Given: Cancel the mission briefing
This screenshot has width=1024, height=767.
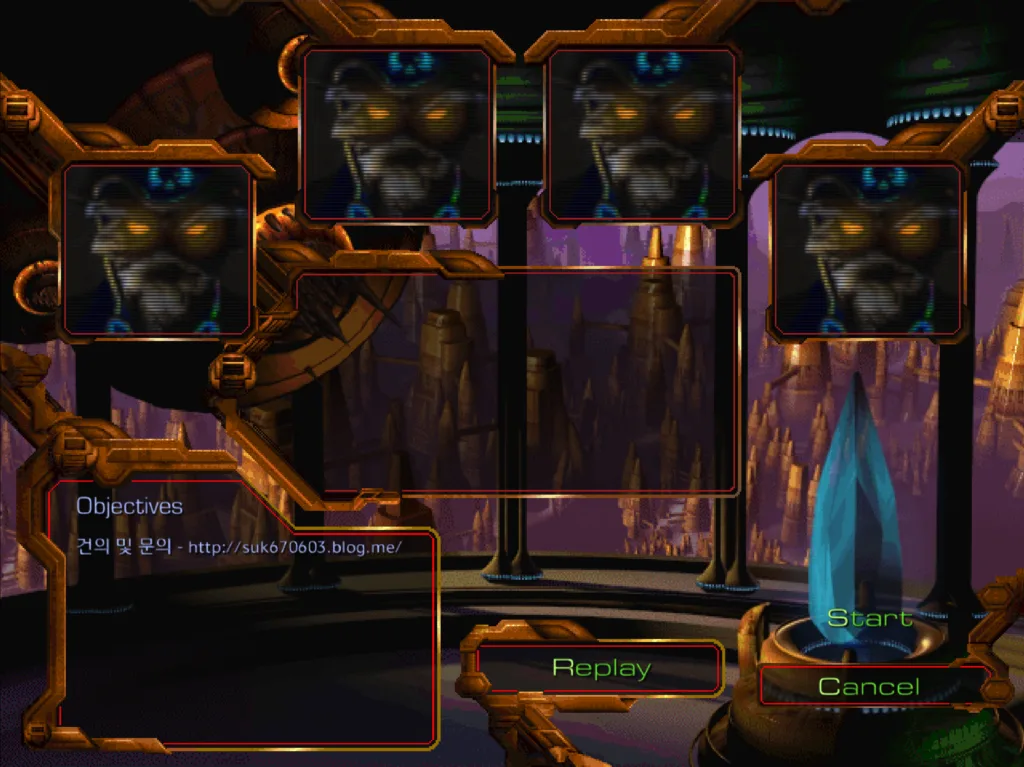Looking at the screenshot, I should 869,686.
